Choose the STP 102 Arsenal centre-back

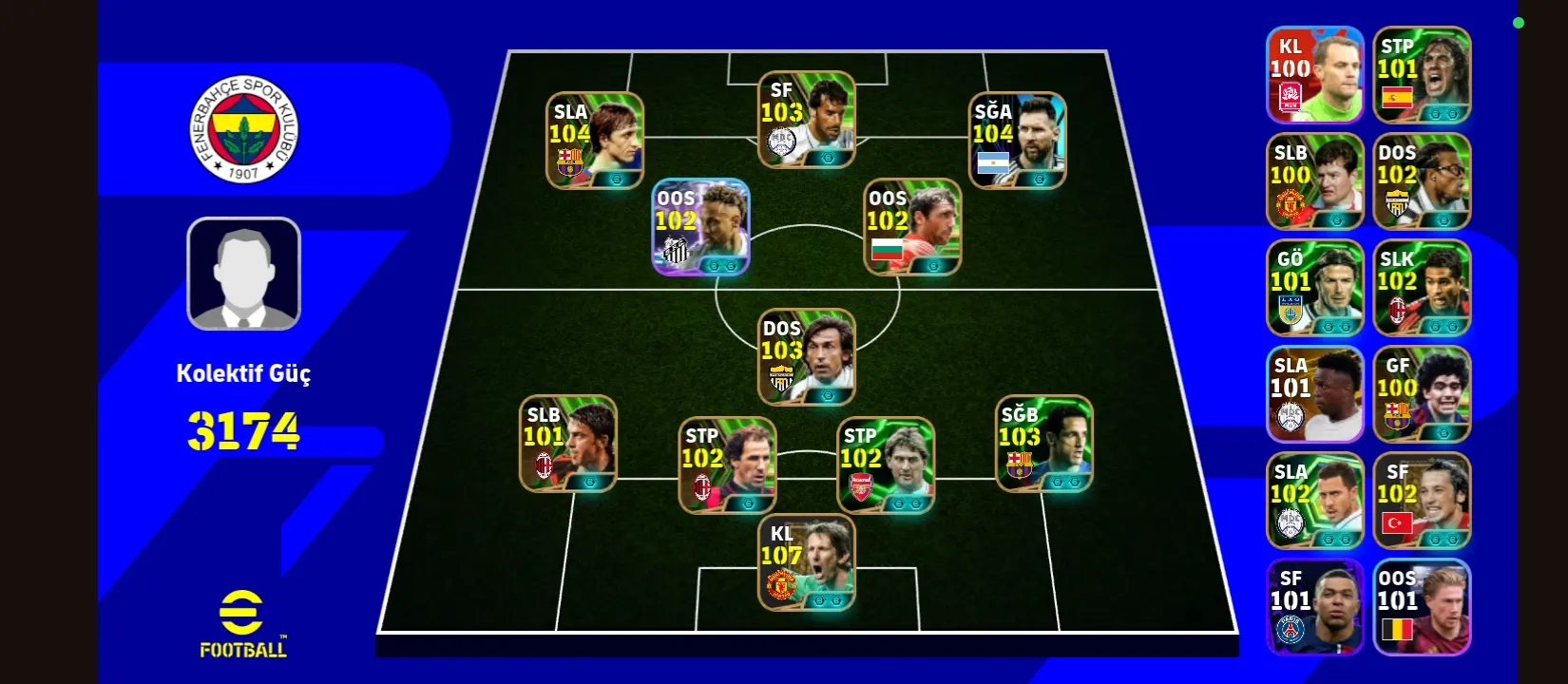click(x=886, y=465)
